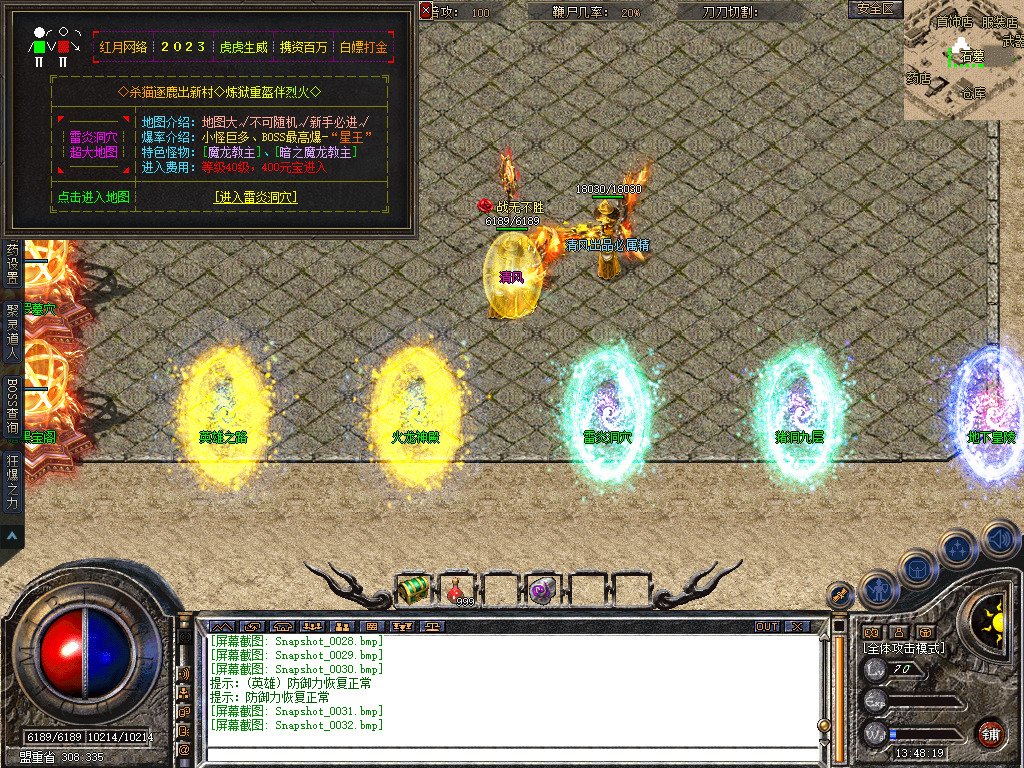
Task: Toggle the speaker sound button
Action: click(999, 540)
